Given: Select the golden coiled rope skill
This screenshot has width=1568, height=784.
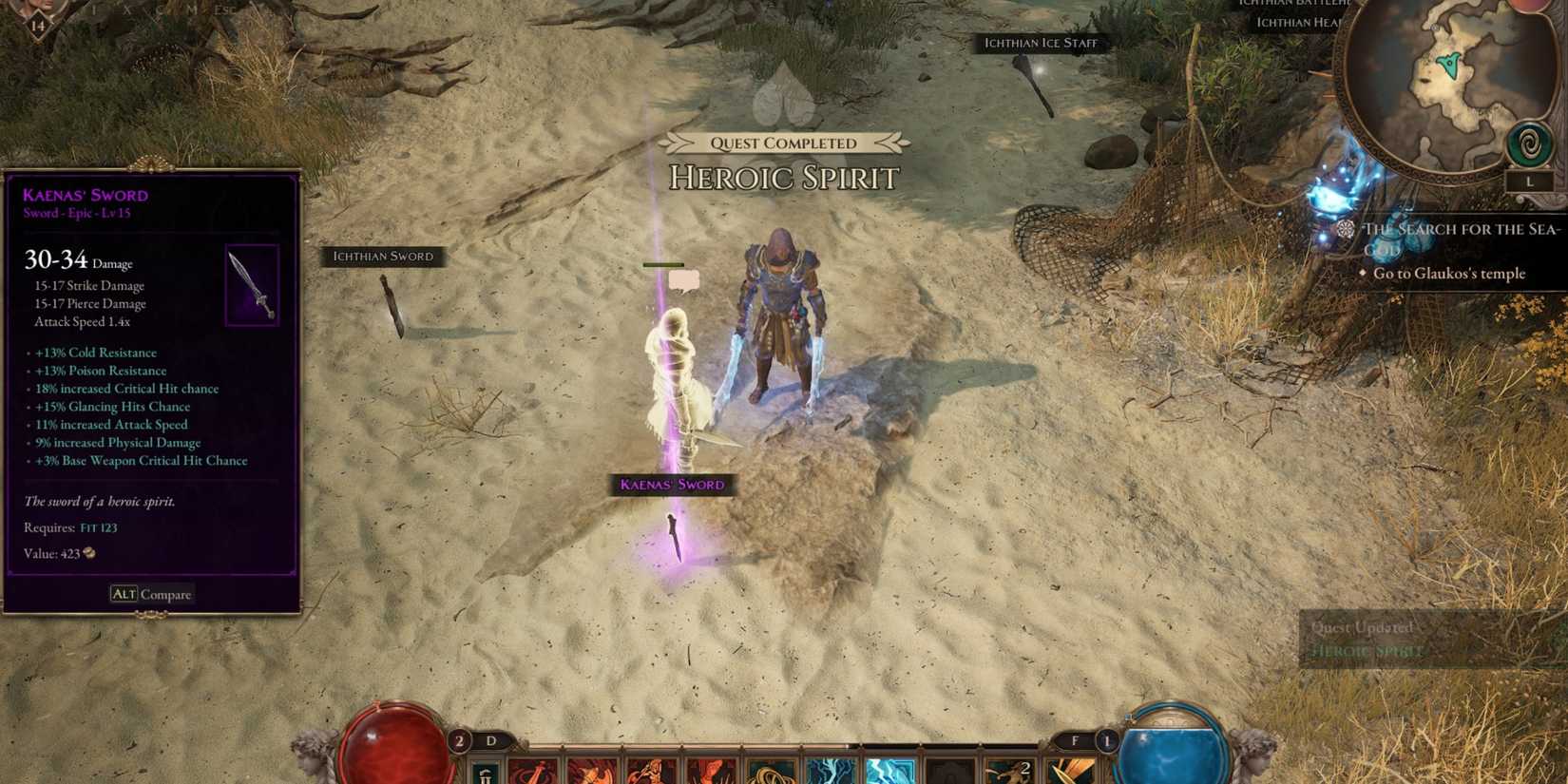Looking at the screenshot, I should coord(771,772).
